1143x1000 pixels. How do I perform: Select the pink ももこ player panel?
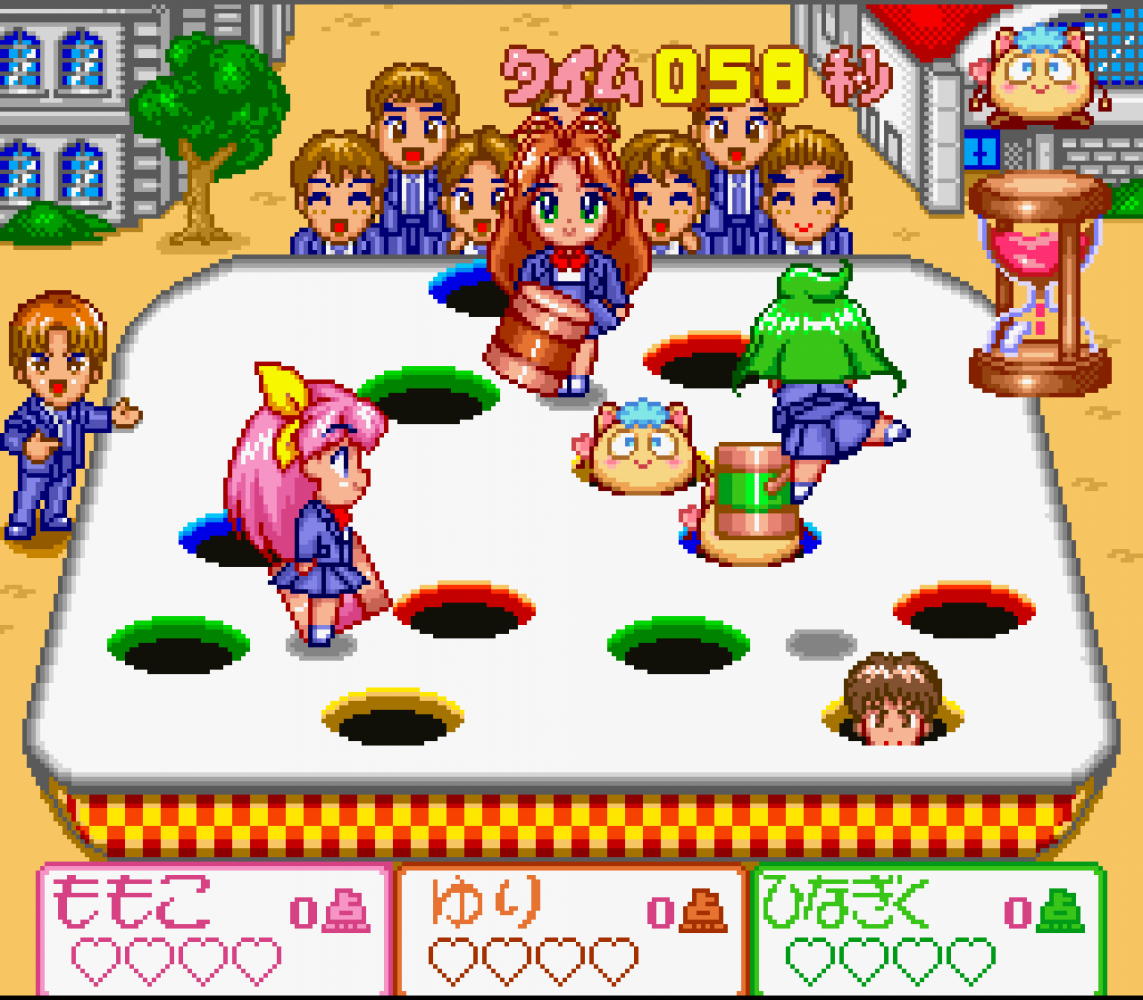[x=215, y=930]
